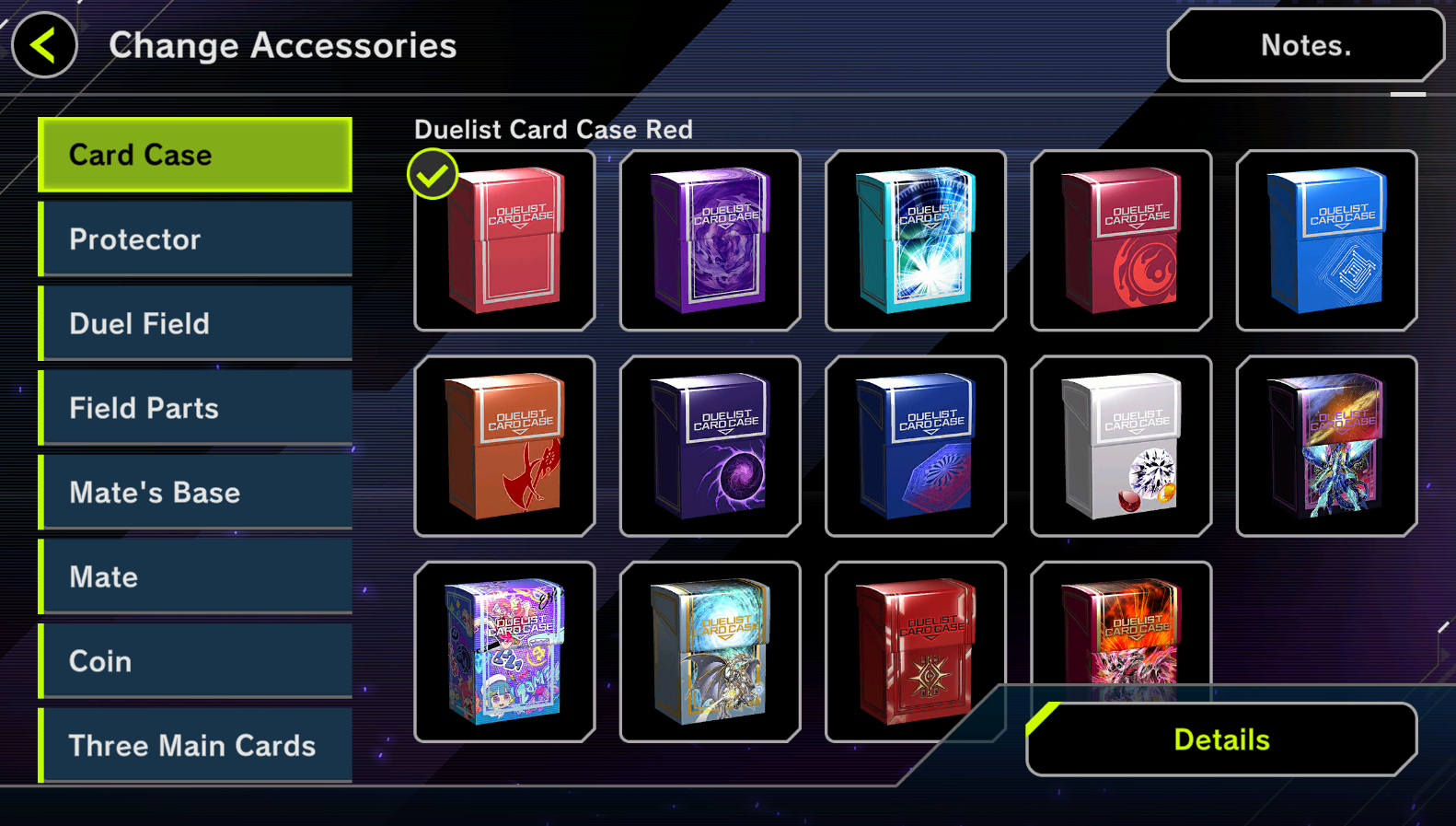The image size is (1456, 826).
Task: Open the Duel Field category
Action: pyautogui.click(x=195, y=324)
